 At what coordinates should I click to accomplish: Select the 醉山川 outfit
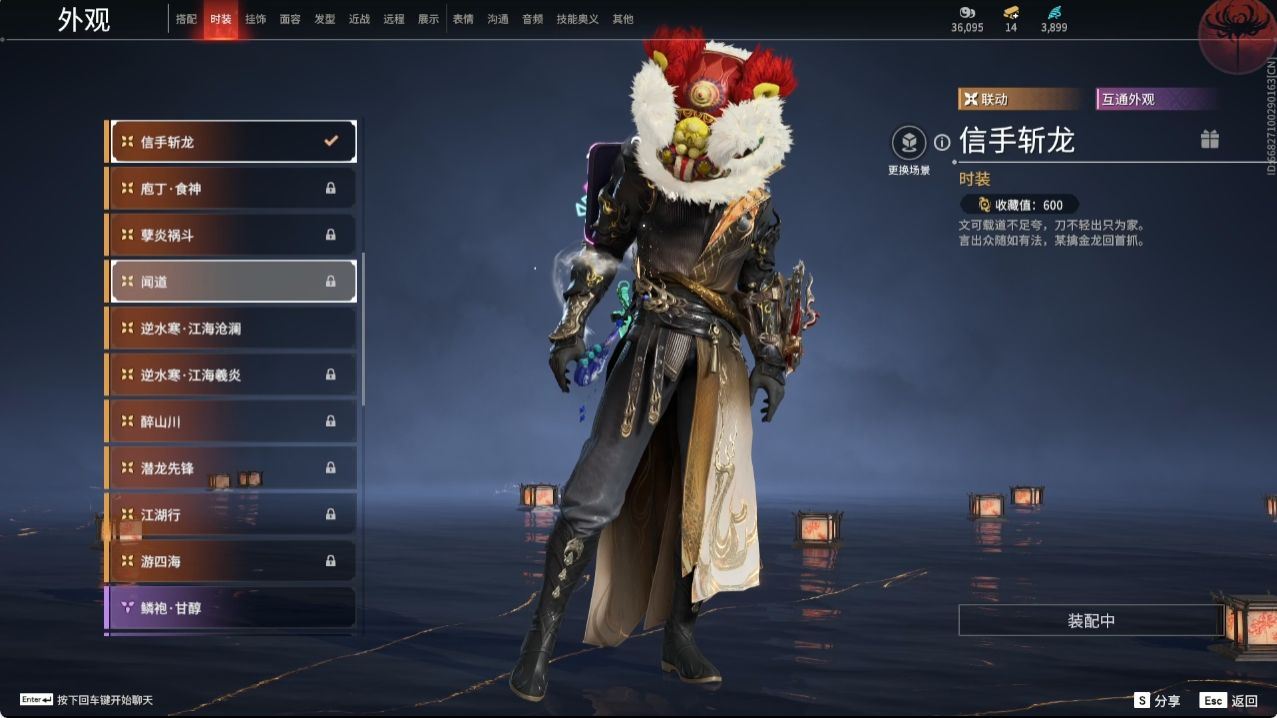pos(231,421)
